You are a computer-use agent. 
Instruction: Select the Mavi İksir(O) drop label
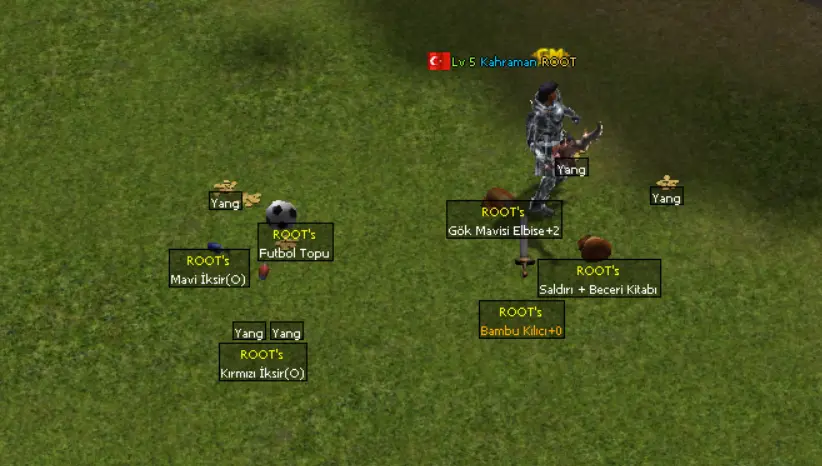[208, 270]
